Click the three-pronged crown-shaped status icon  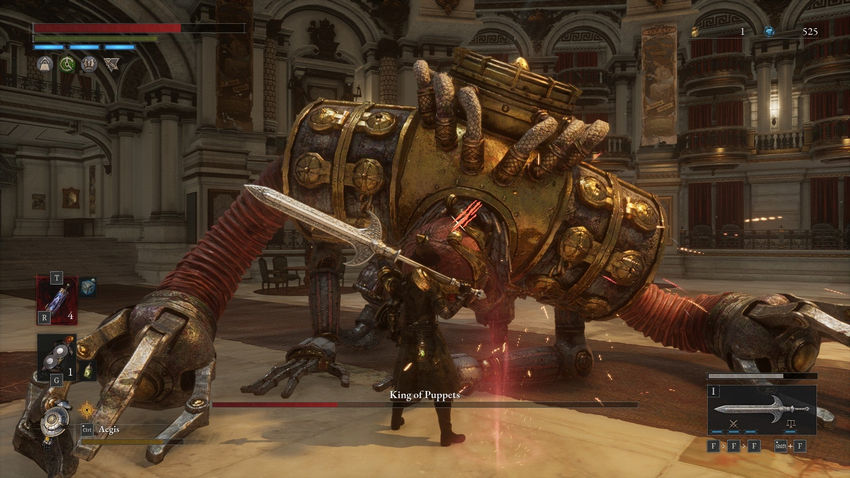(x=89, y=64)
